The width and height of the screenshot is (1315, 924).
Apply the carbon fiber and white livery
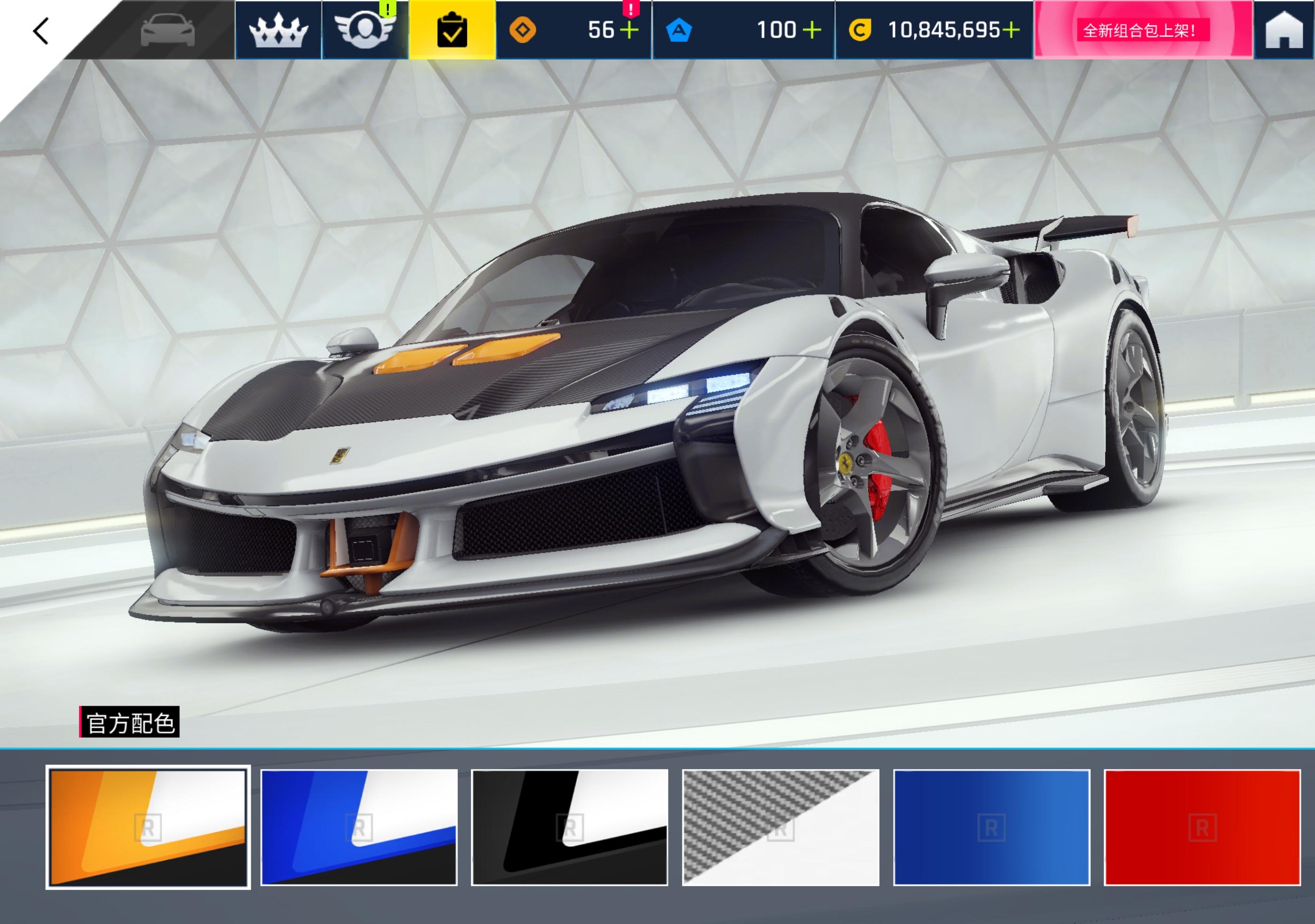(781, 827)
